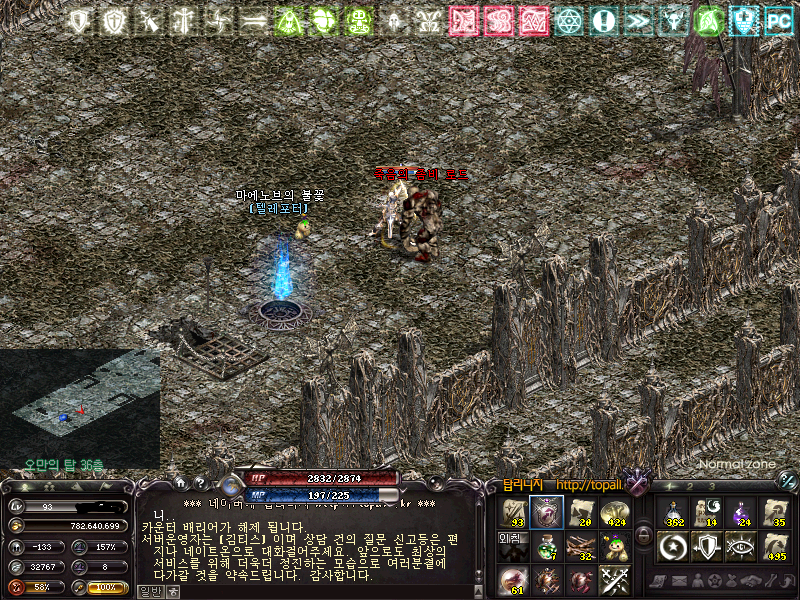Click the exclamation mark buff icon

click(x=603, y=20)
